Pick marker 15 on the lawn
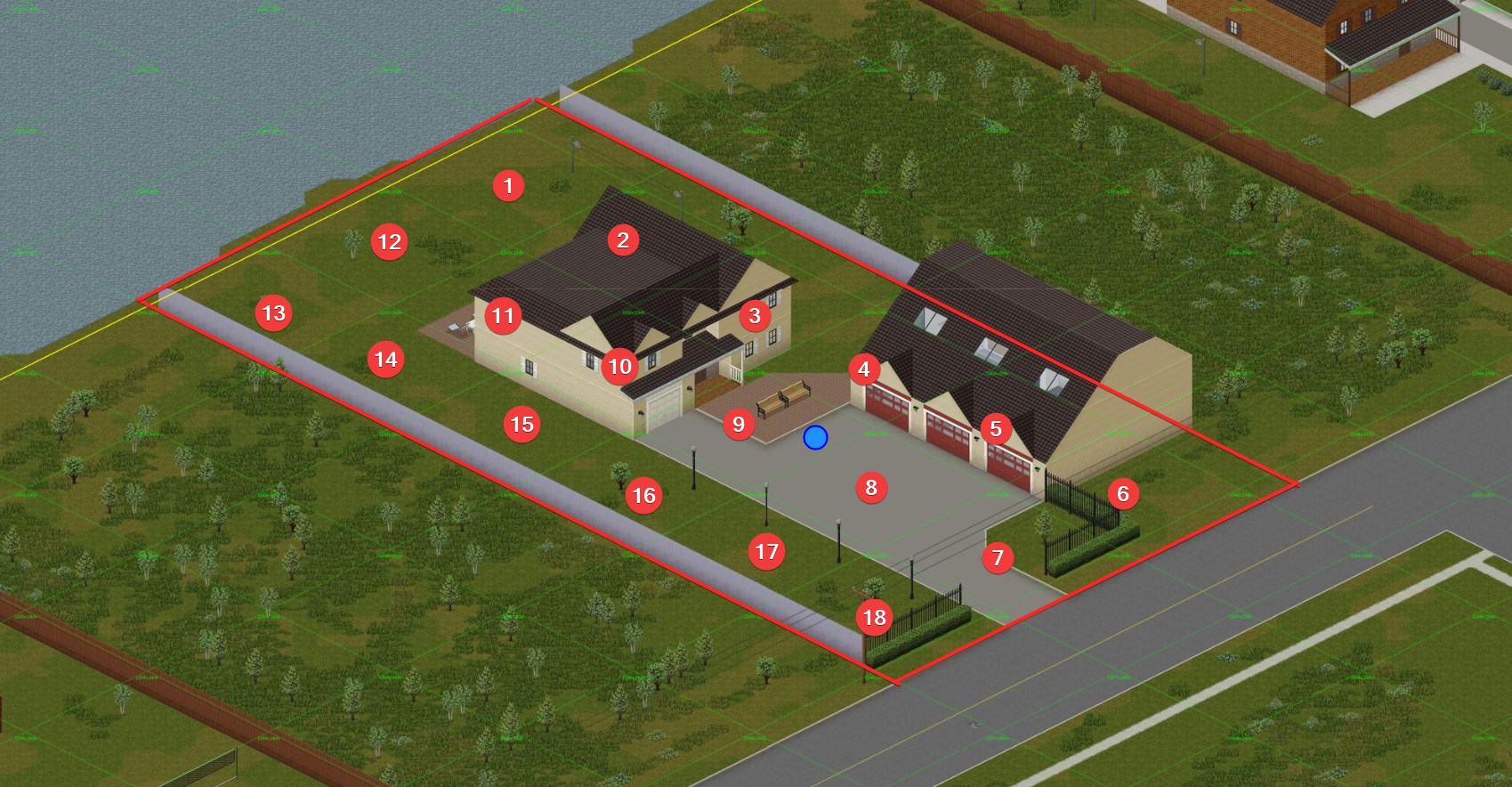Image resolution: width=1512 pixels, height=787 pixels. coord(522,424)
